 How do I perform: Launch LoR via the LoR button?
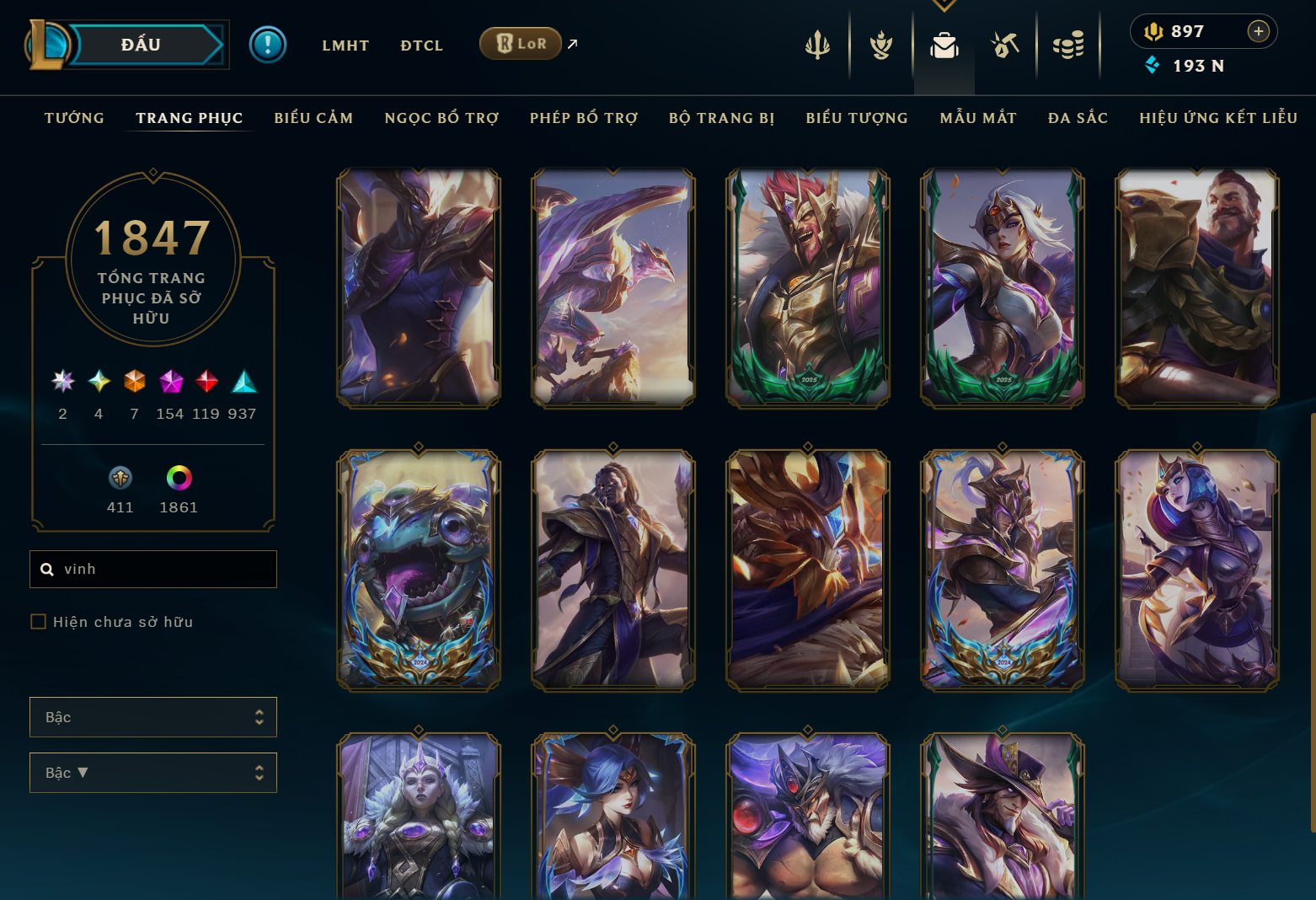click(520, 43)
